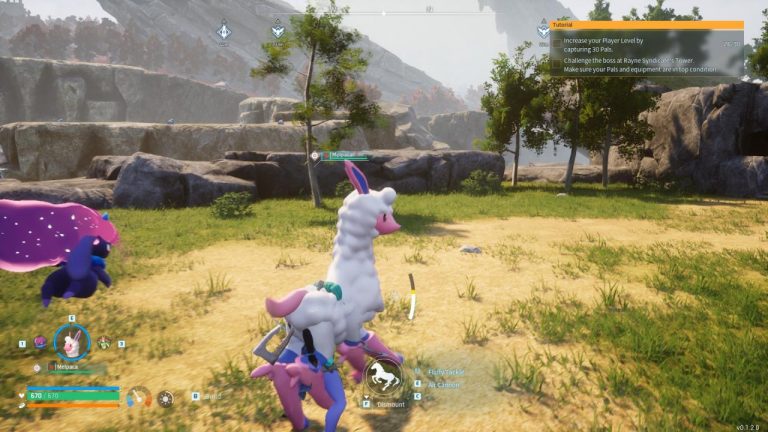Open the Tutorial objectives panel
This screenshot has width=768, height=432.
(x=646, y=25)
